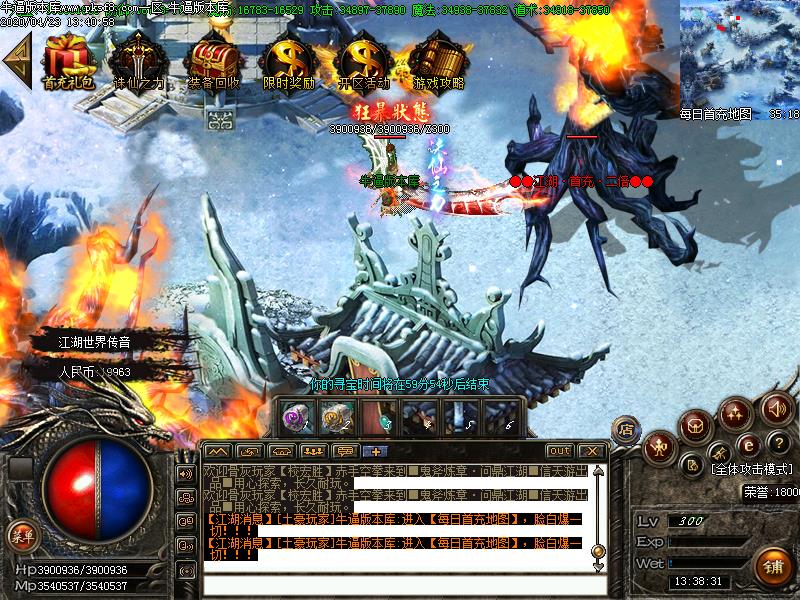Open the bag inventory icon

click(696, 426)
